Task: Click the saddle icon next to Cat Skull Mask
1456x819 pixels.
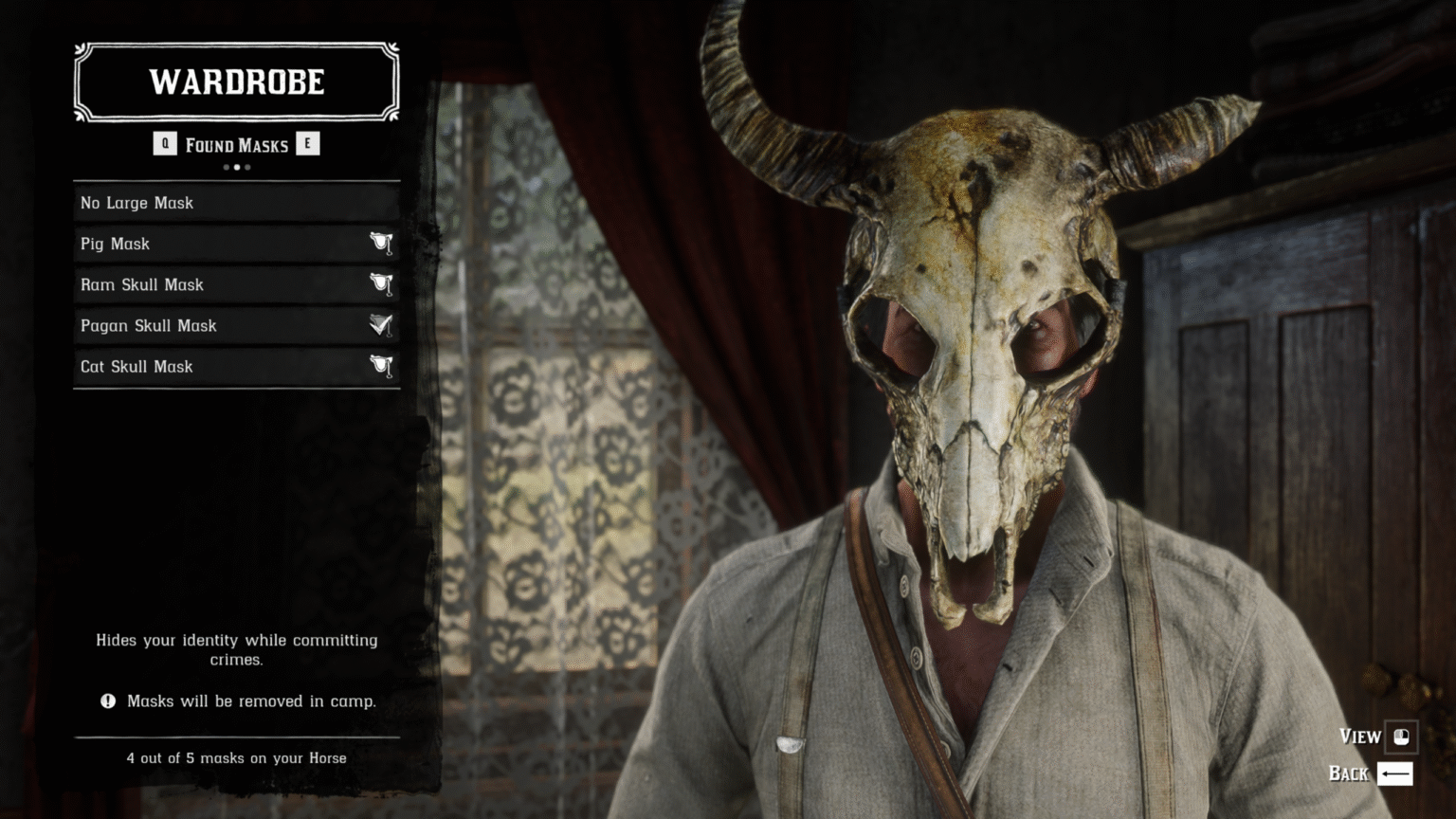Action: 381,366
